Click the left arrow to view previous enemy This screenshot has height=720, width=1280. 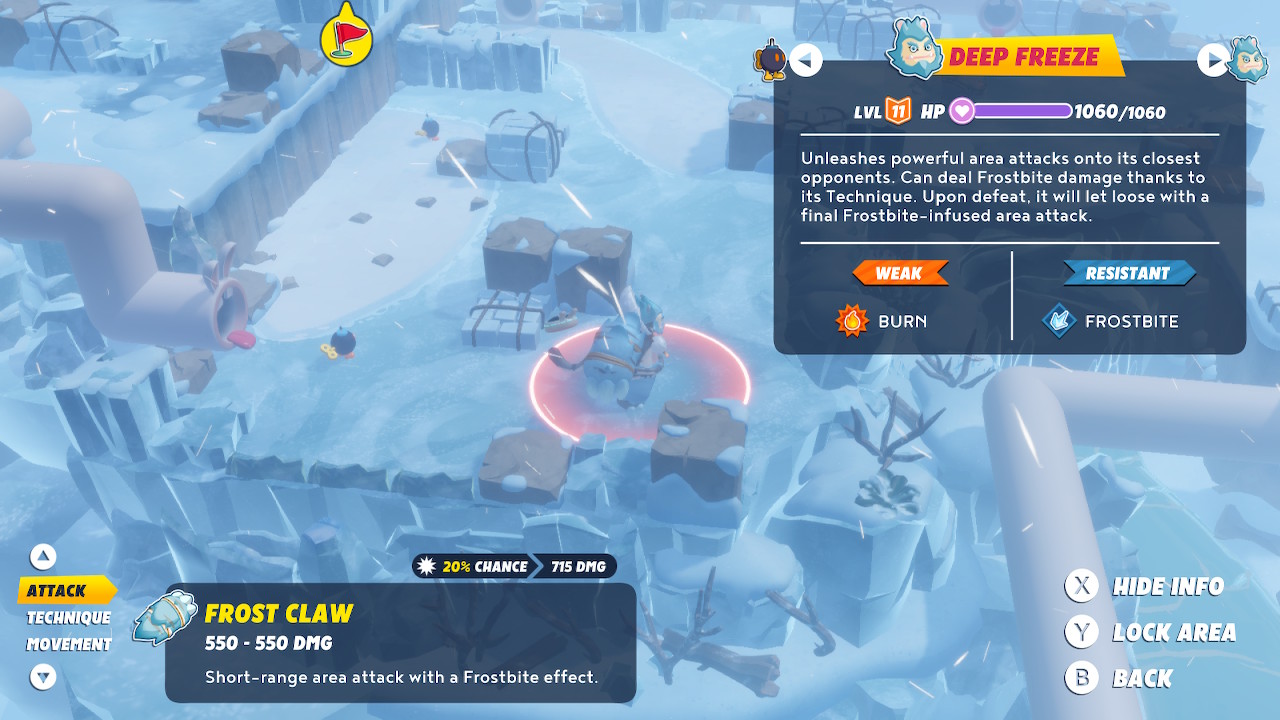coord(806,60)
